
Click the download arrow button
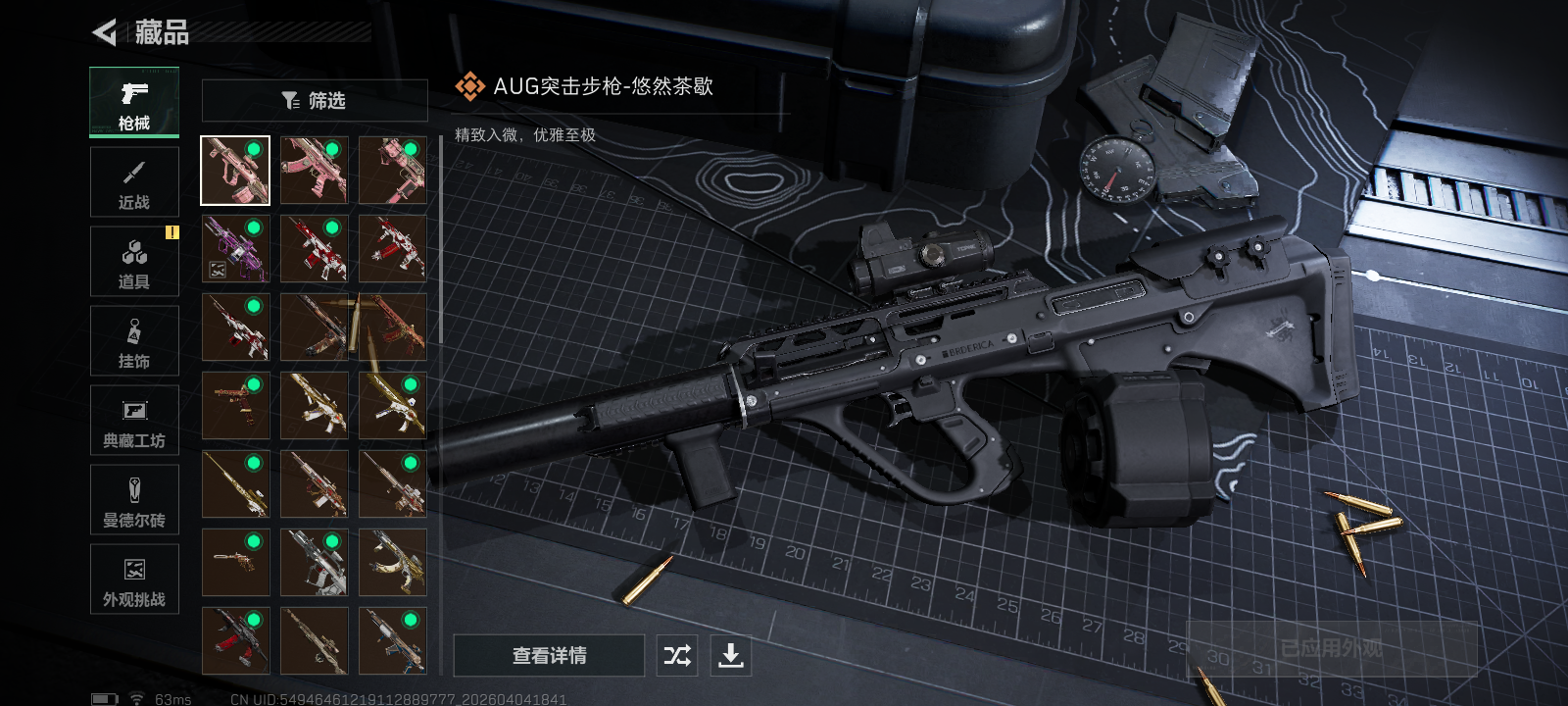pos(730,655)
